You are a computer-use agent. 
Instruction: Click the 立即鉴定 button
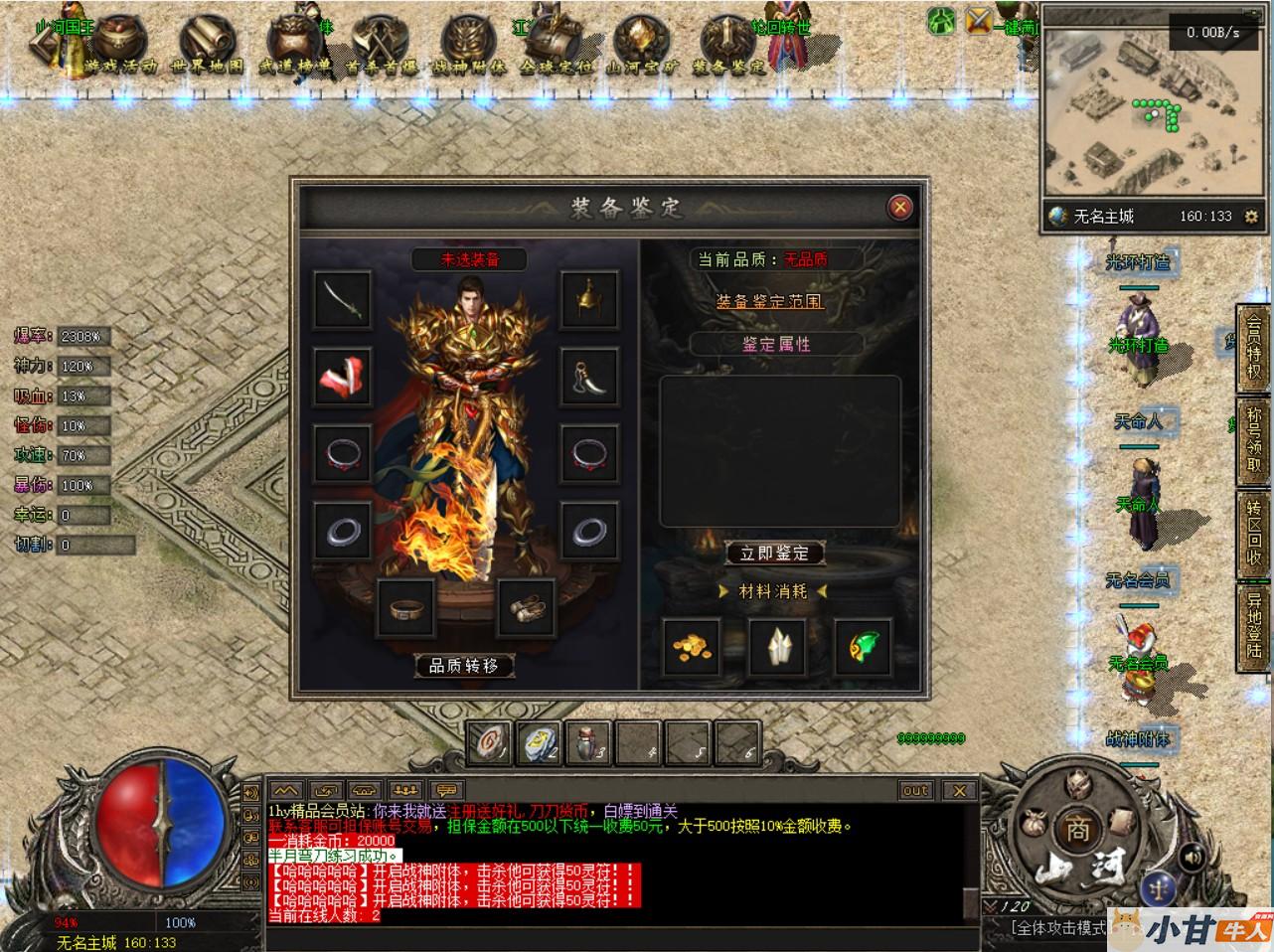tap(774, 553)
